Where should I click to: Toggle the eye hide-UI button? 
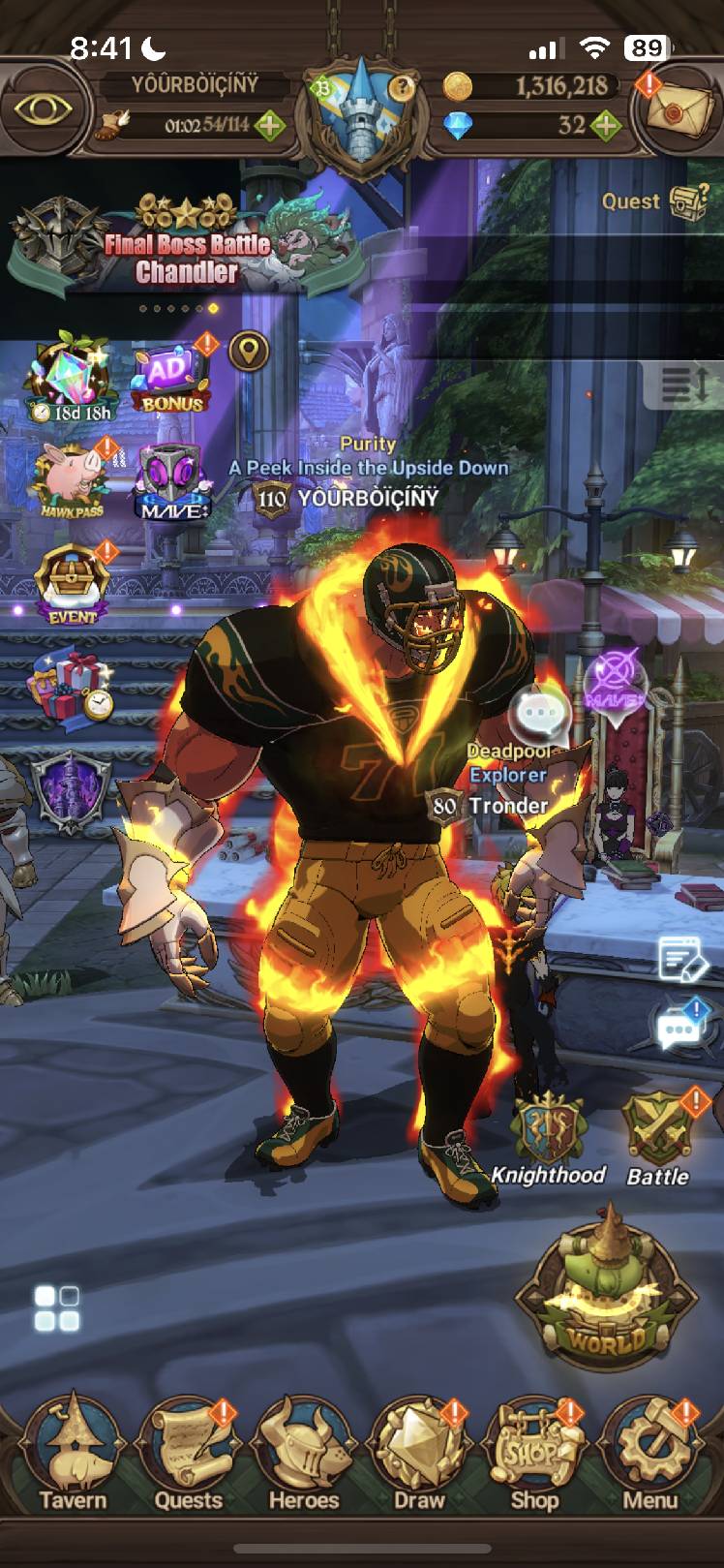(x=45, y=108)
